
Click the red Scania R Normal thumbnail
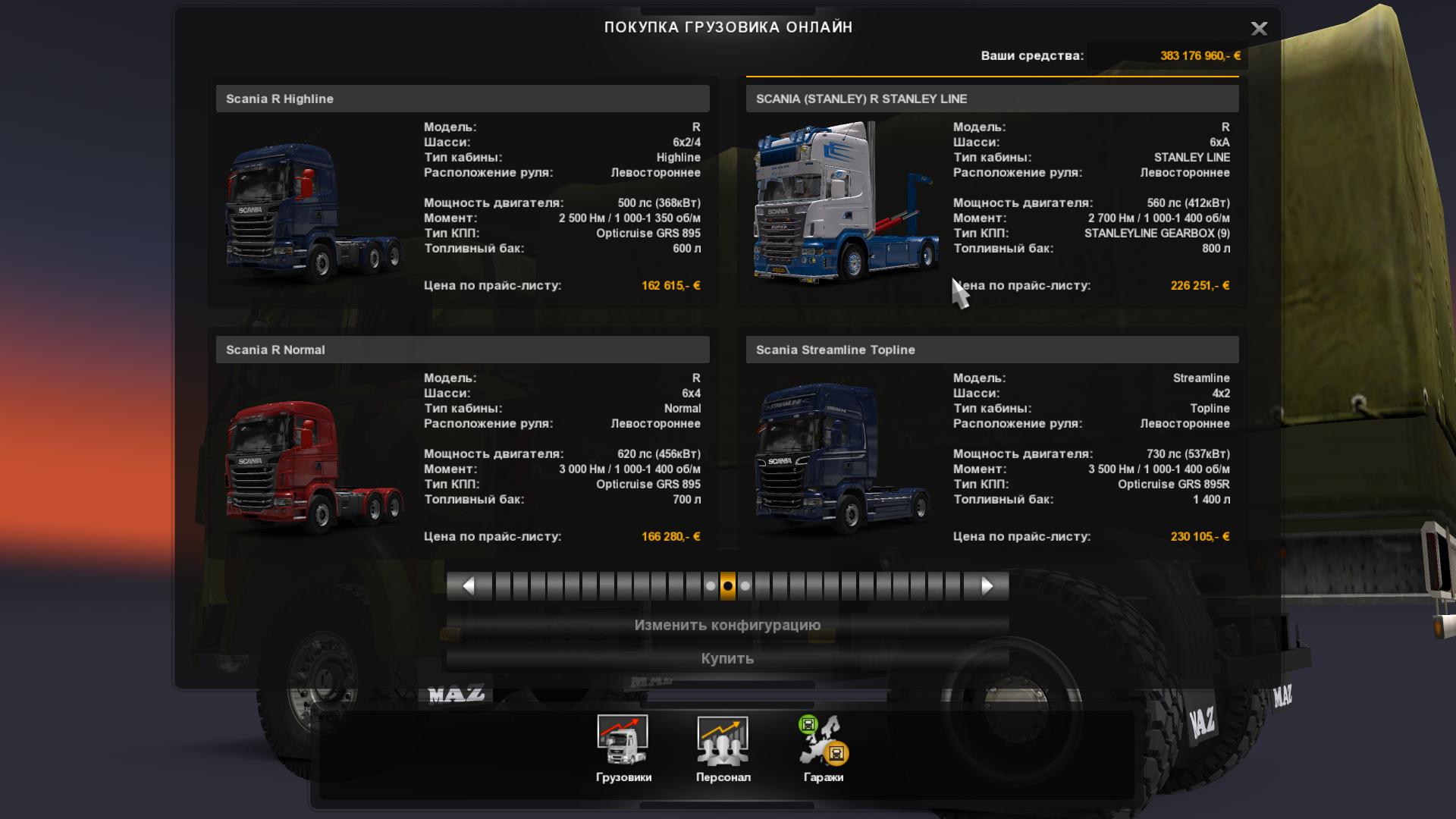coord(313,464)
